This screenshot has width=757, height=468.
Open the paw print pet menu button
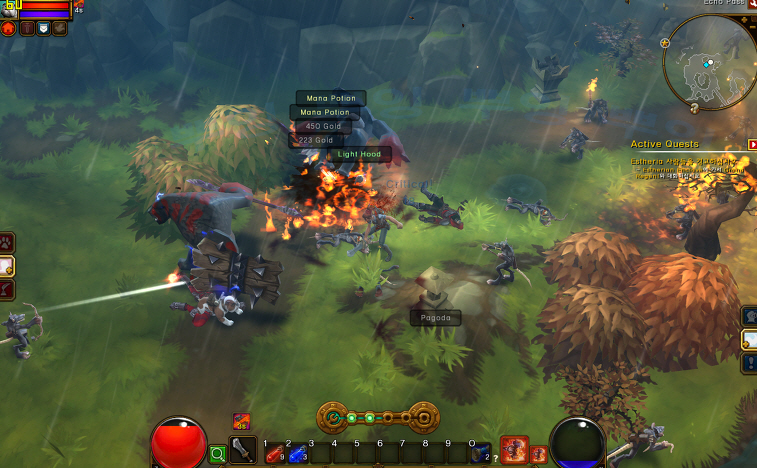click(x=7, y=242)
